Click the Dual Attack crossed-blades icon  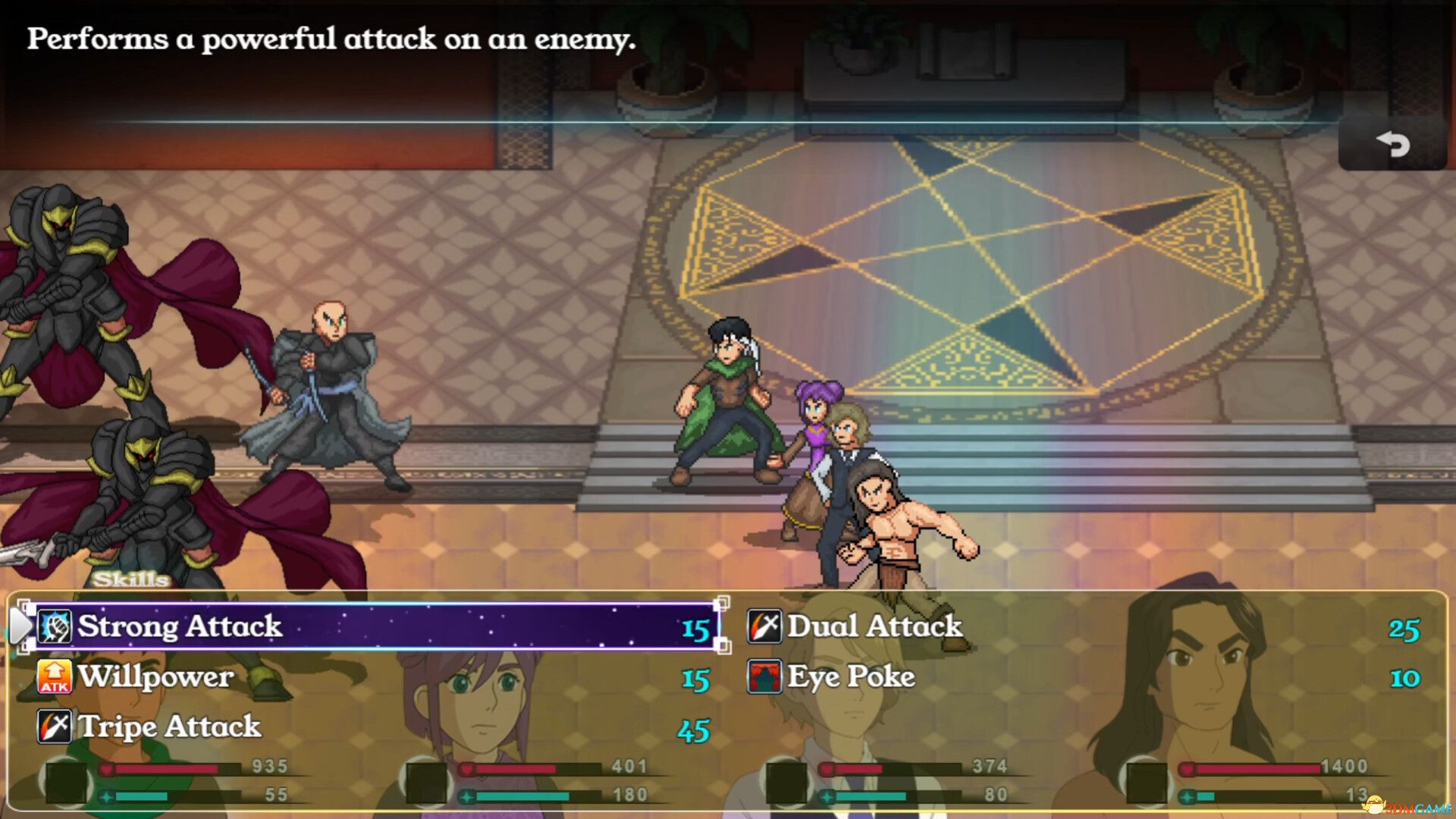[764, 627]
